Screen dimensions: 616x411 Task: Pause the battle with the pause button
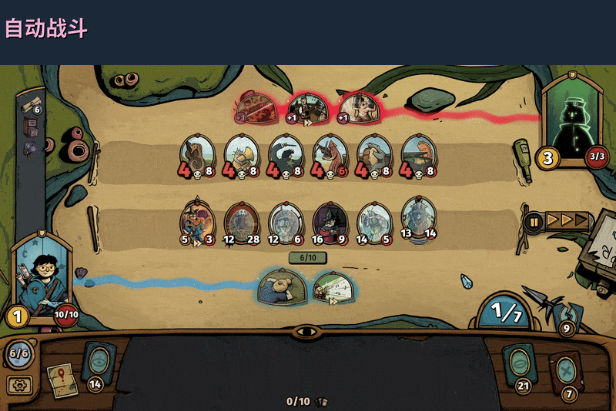pos(534,221)
